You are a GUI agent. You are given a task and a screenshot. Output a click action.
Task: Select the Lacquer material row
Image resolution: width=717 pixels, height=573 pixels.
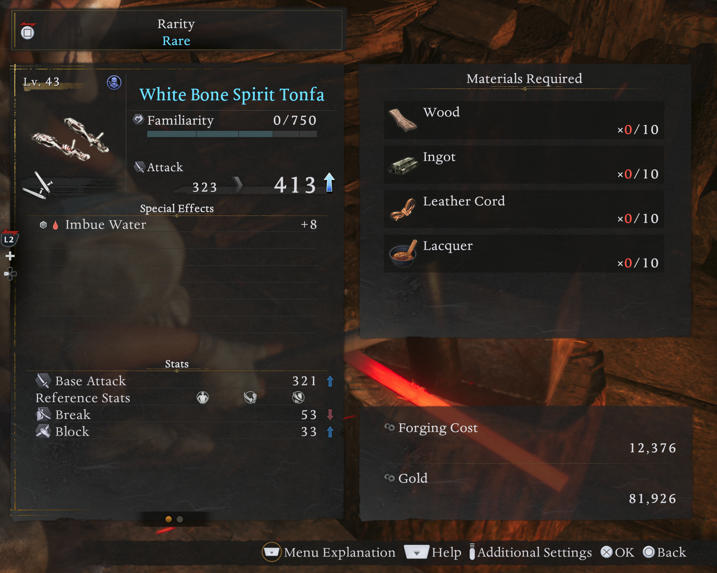[x=524, y=253]
